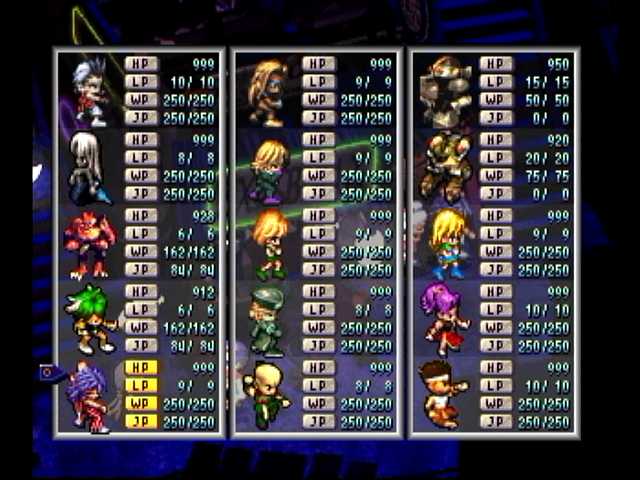Choose the white long-haired character in dark robe
640x480 pixels.
point(87,167)
